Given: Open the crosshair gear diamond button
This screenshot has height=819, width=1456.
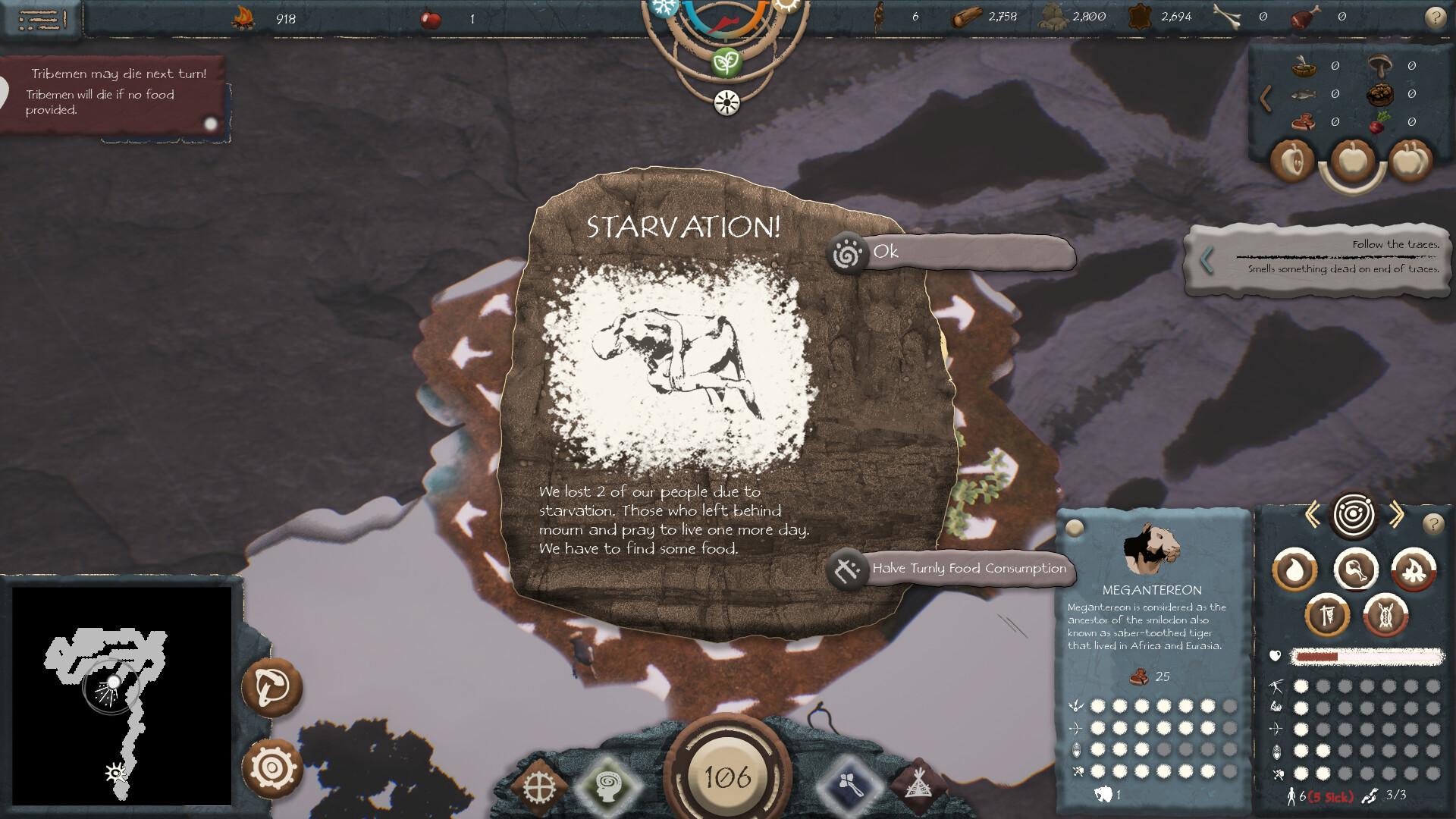Looking at the screenshot, I should (538, 786).
